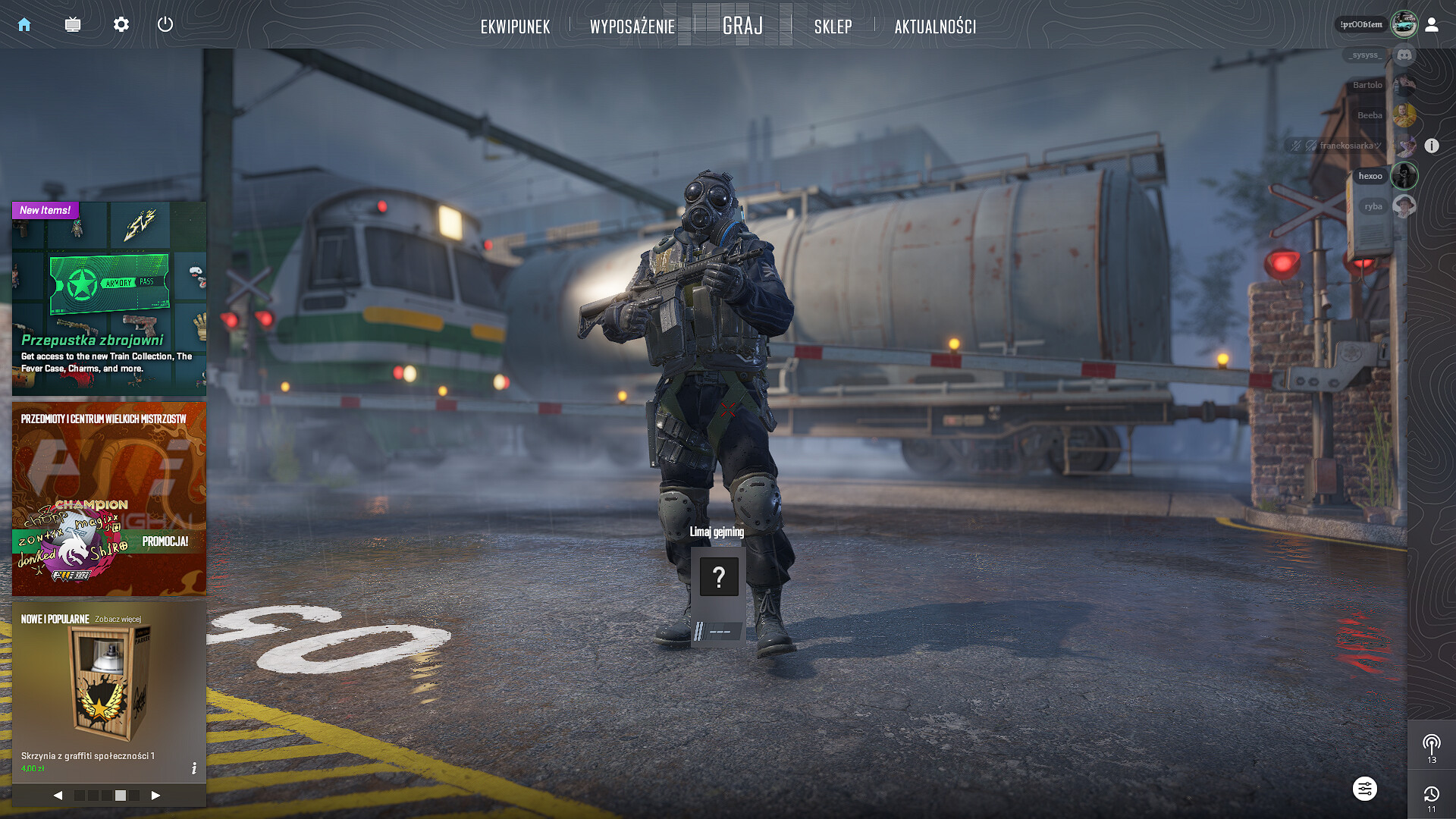Image resolution: width=1456 pixels, height=819 pixels.
Task: Open the loadout sliders button
Action: 1364,789
